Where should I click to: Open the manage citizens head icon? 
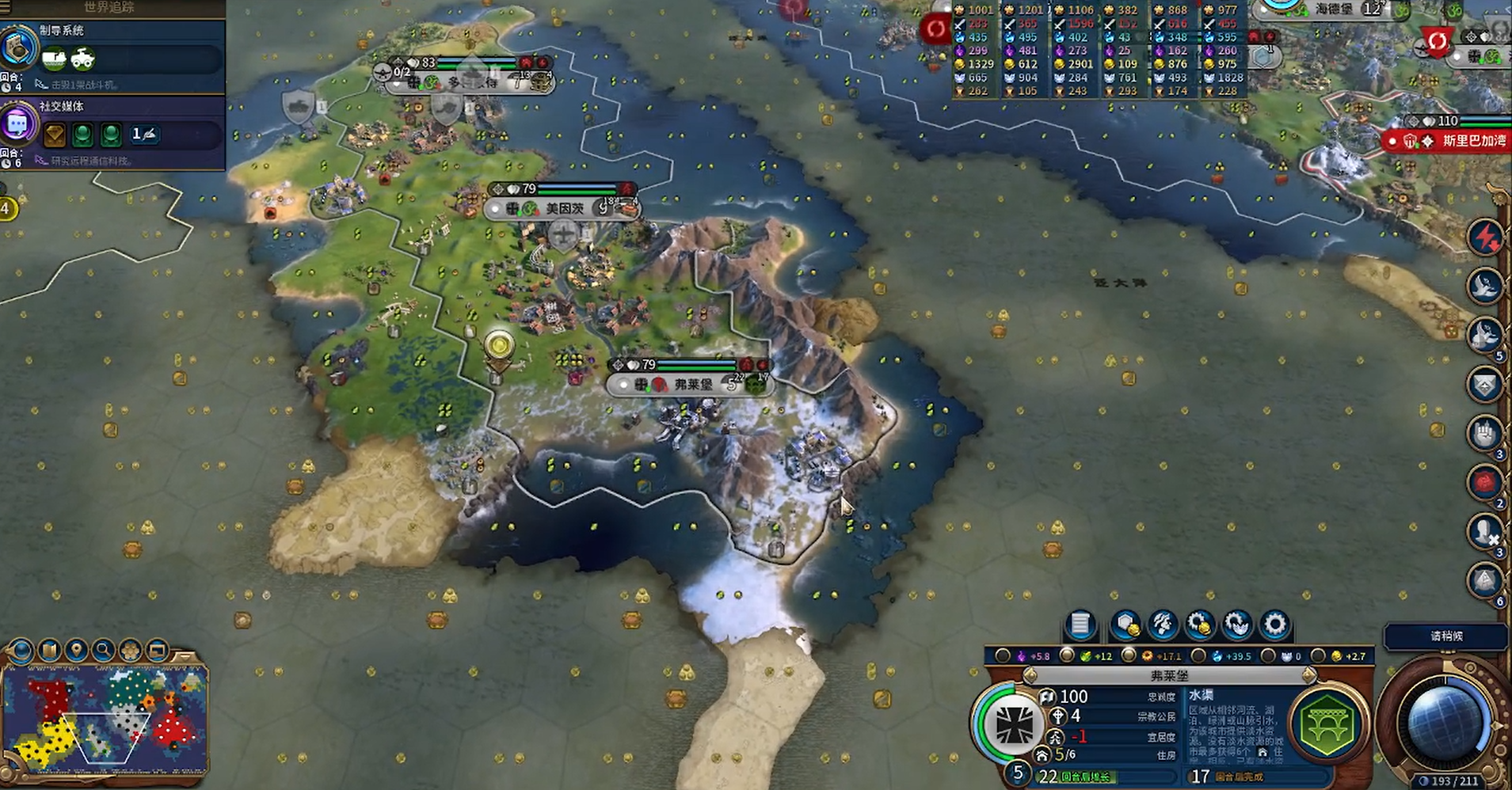[x=1162, y=625]
